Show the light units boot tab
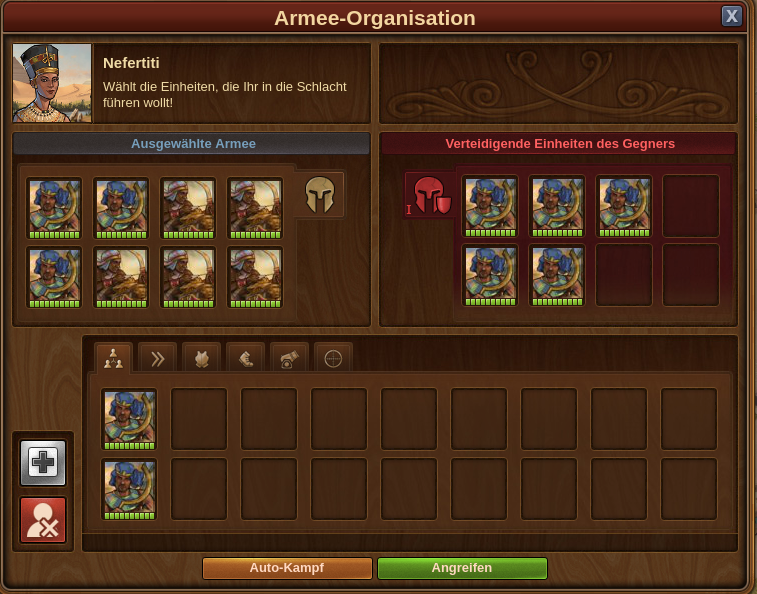 click(x=245, y=358)
